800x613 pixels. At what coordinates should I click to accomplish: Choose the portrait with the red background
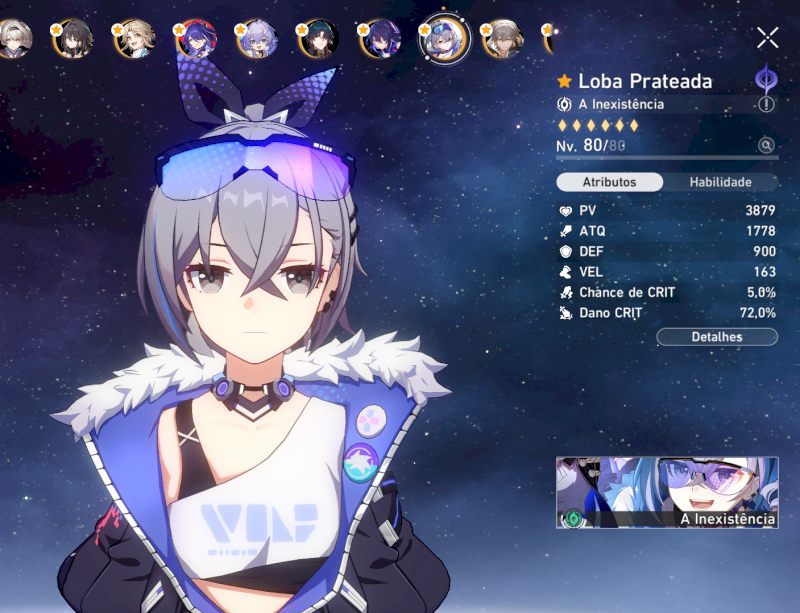point(195,39)
